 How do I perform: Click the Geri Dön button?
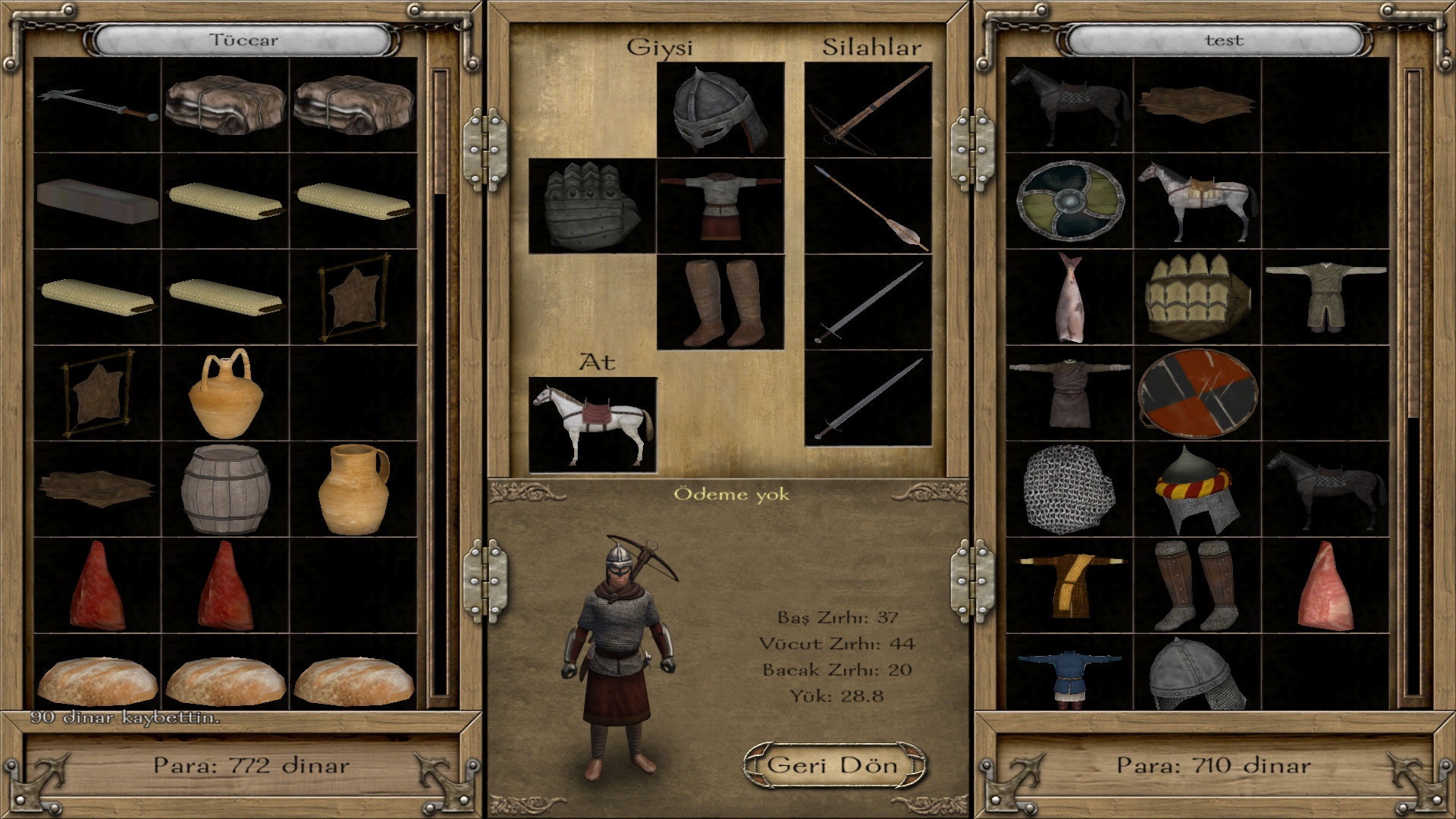[x=834, y=764]
